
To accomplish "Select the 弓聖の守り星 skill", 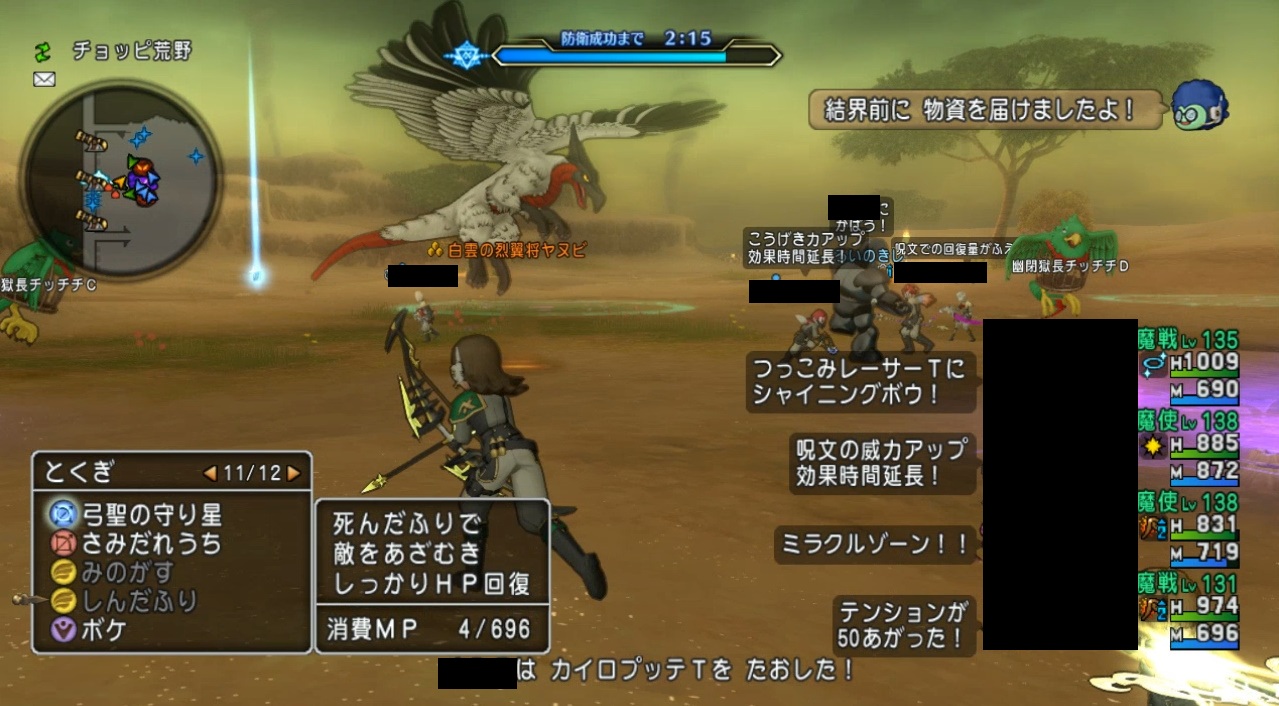I will pyautogui.click(x=136, y=515).
